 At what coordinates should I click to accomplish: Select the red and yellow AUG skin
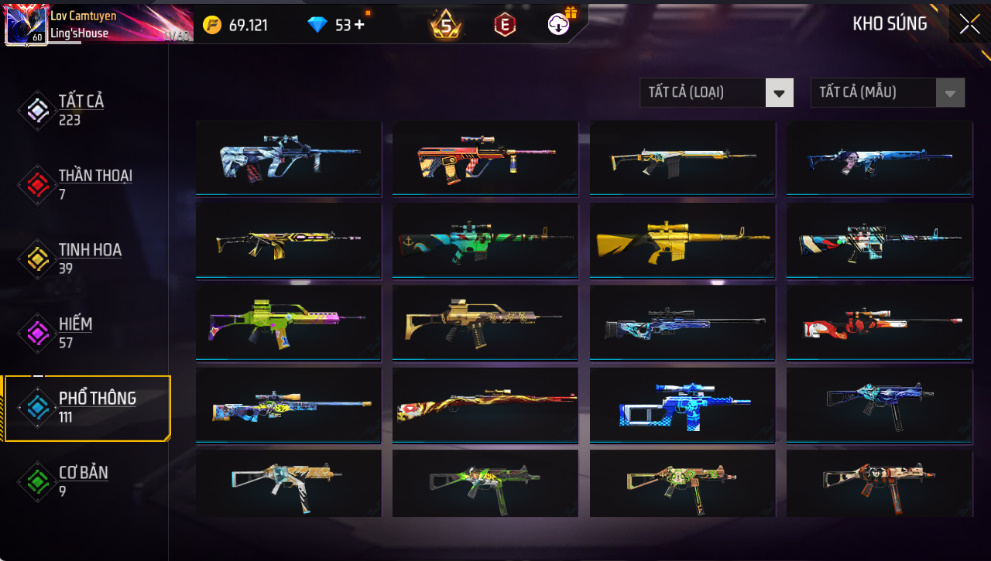tap(485, 158)
